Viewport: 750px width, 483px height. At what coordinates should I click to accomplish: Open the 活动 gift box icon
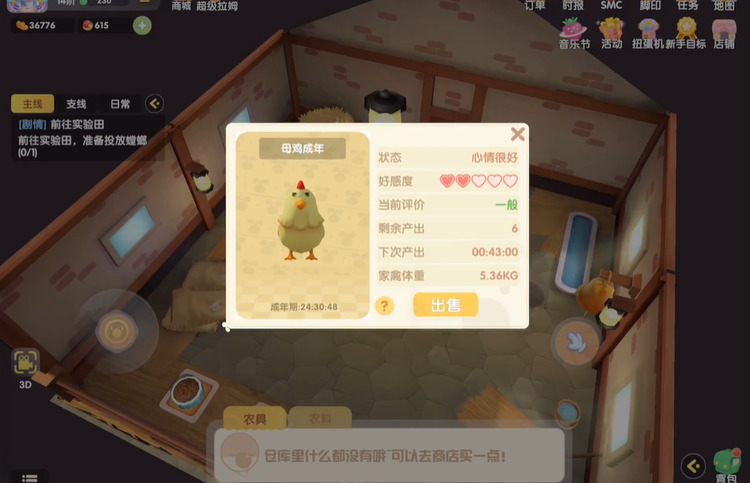[x=612, y=32]
